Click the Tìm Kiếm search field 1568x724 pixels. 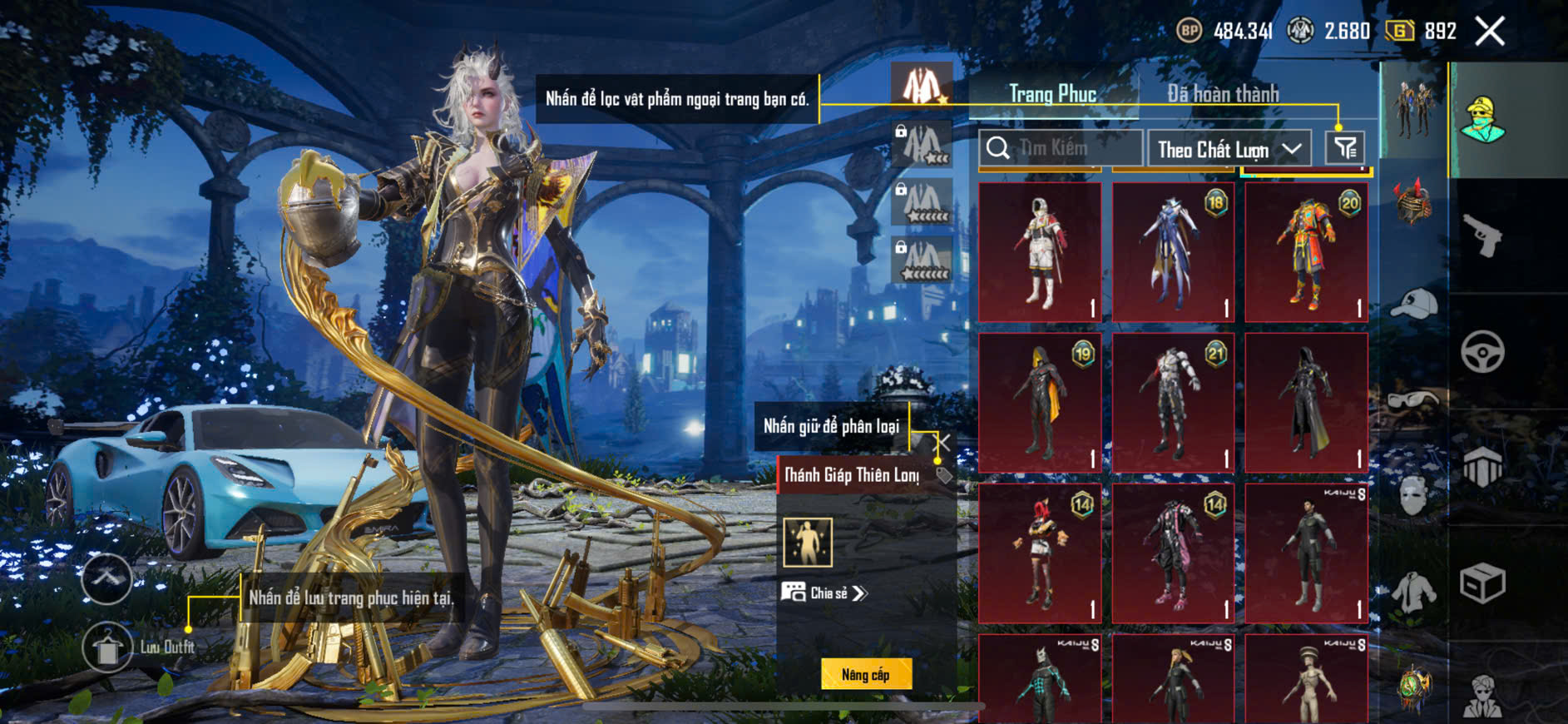point(1061,149)
